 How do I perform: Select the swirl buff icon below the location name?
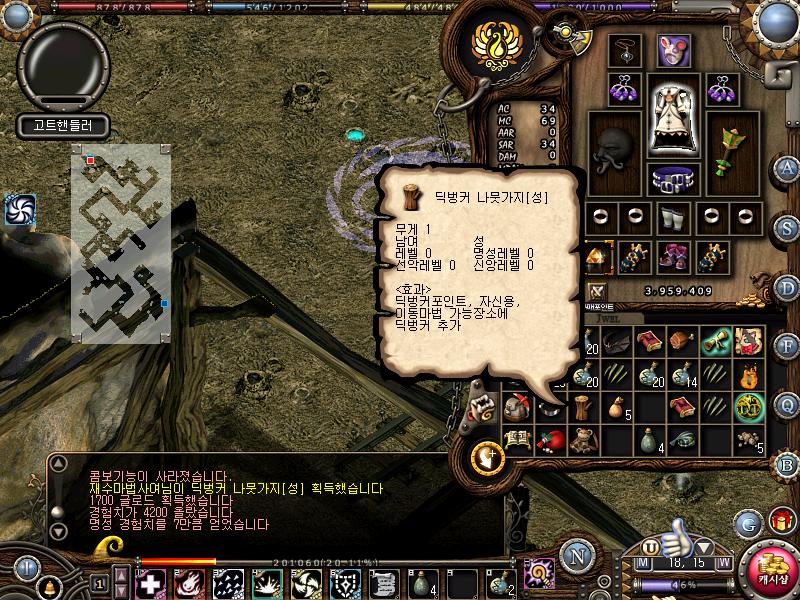coord(19,208)
